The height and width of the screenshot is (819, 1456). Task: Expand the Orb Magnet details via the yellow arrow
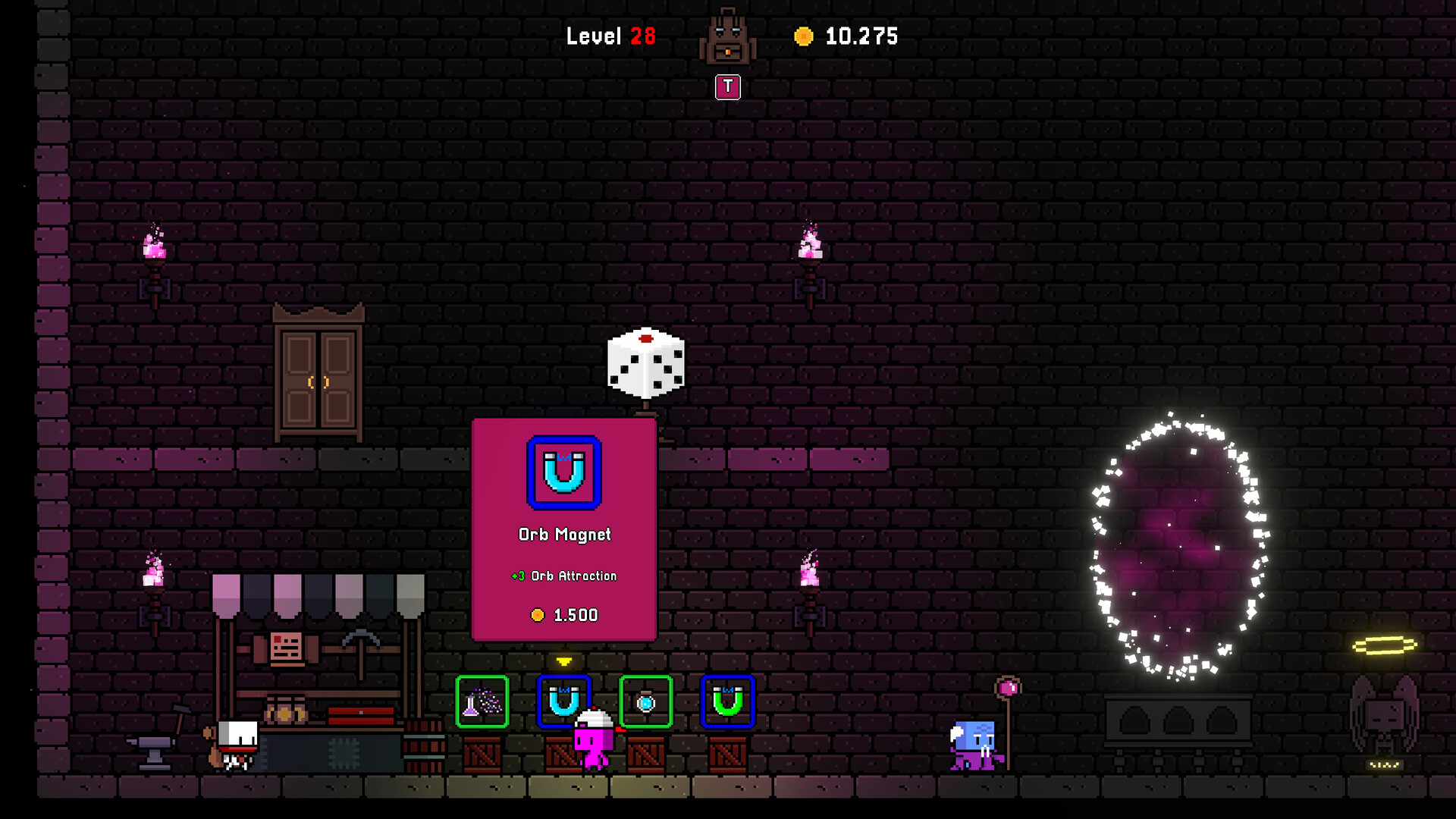(x=564, y=661)
